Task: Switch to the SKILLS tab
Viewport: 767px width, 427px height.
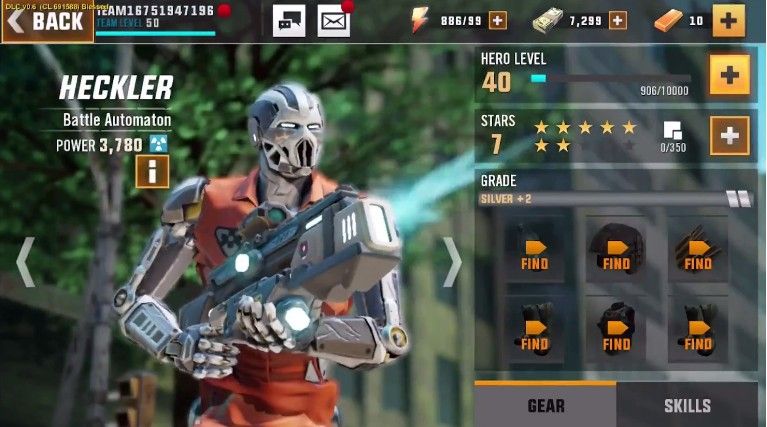Action: pyautogui.click(x=687, y=405)
